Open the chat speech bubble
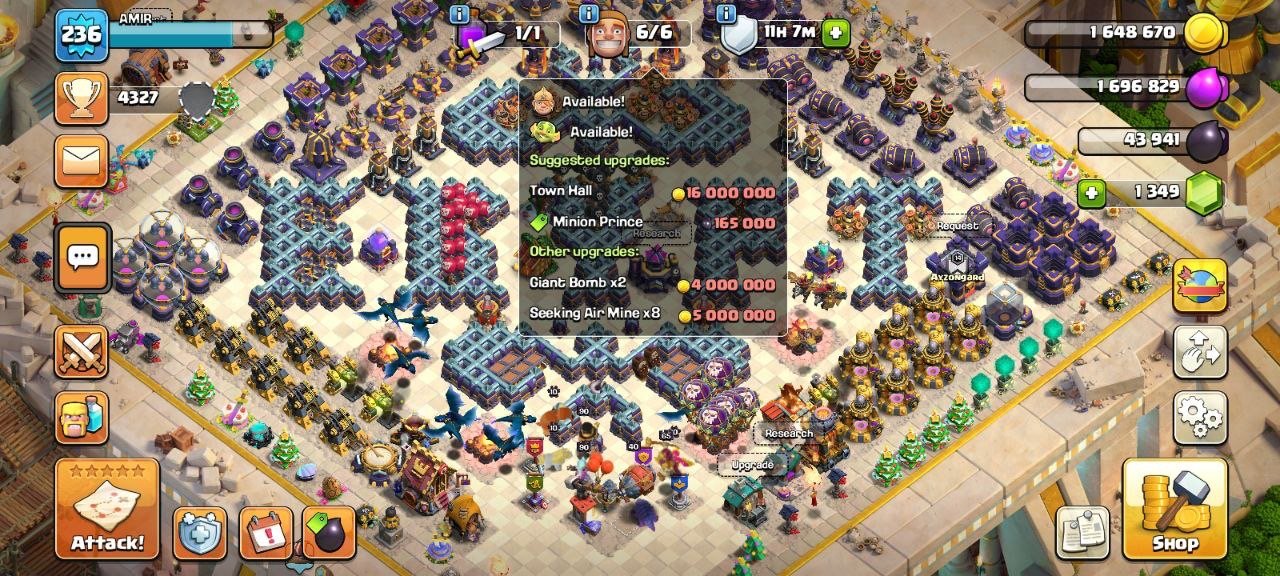The height and width of the screenshot is (576, 1280). click(81, 258)
